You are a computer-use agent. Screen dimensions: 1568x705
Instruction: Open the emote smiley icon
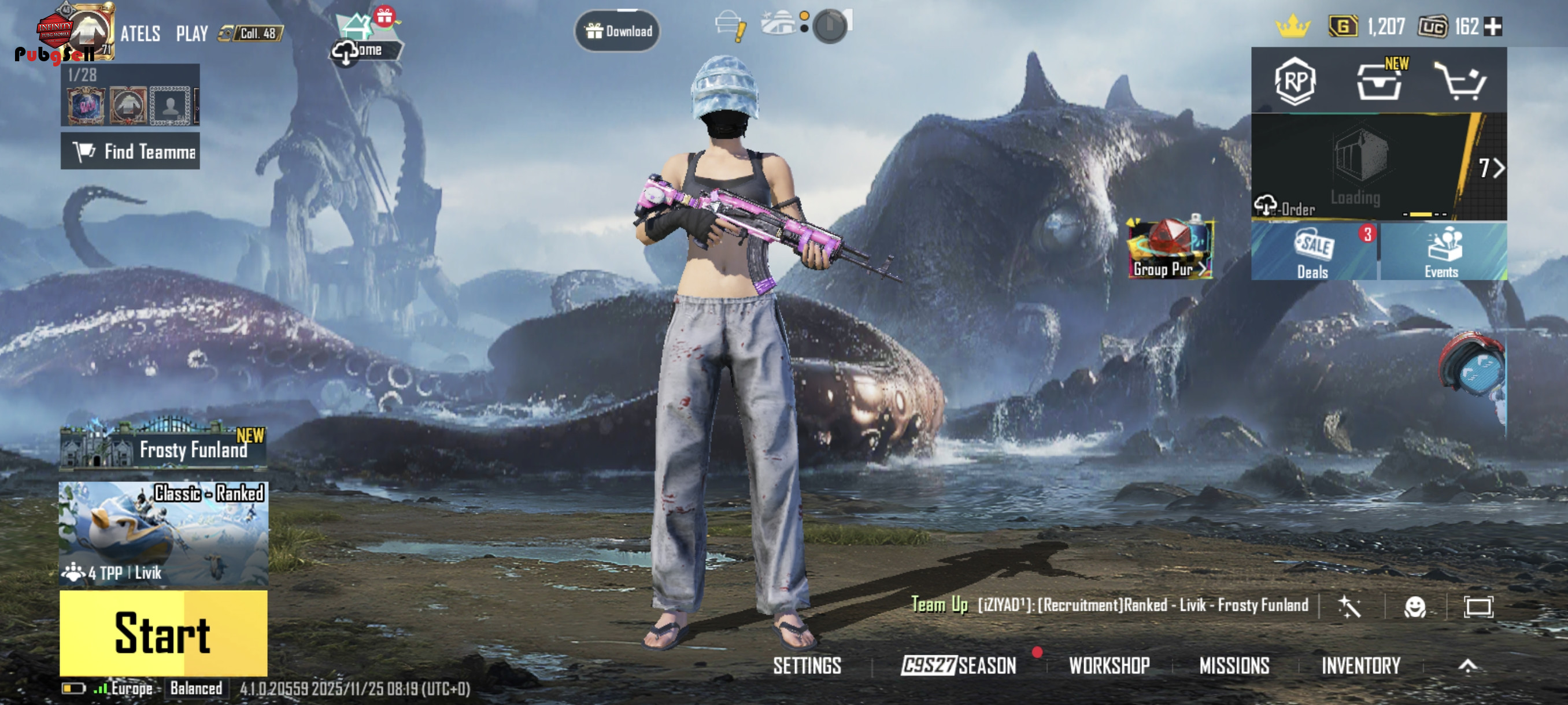(1415, 606)
